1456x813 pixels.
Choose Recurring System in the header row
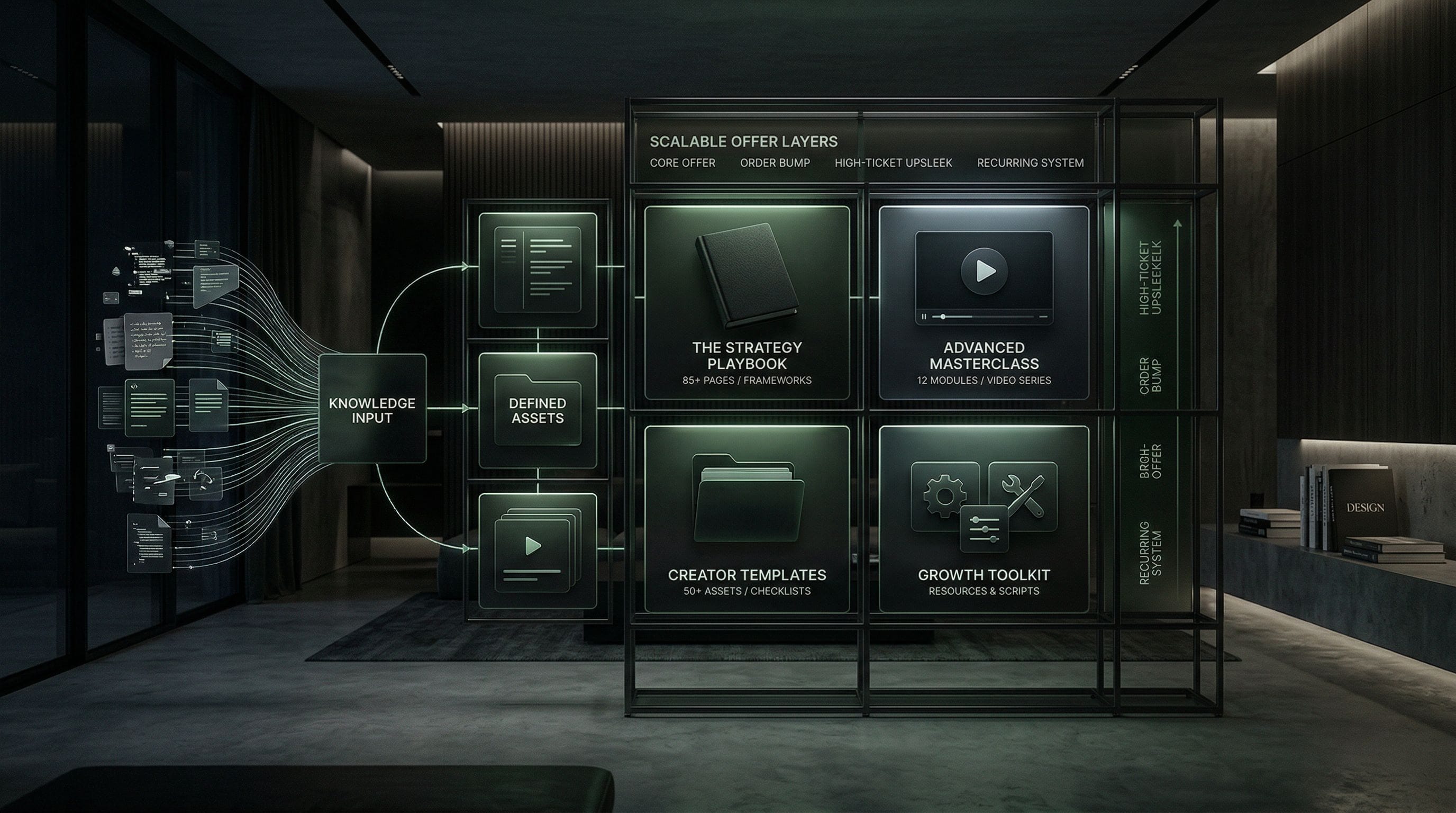click(x=1030, y=163)
